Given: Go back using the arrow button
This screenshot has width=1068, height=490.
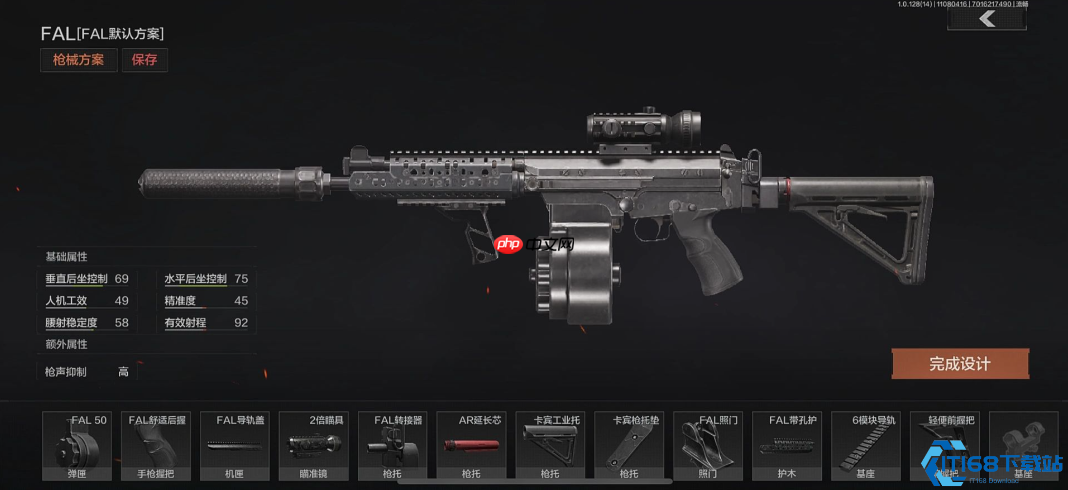Looking at the screenshot, I should tap(987, 19).
